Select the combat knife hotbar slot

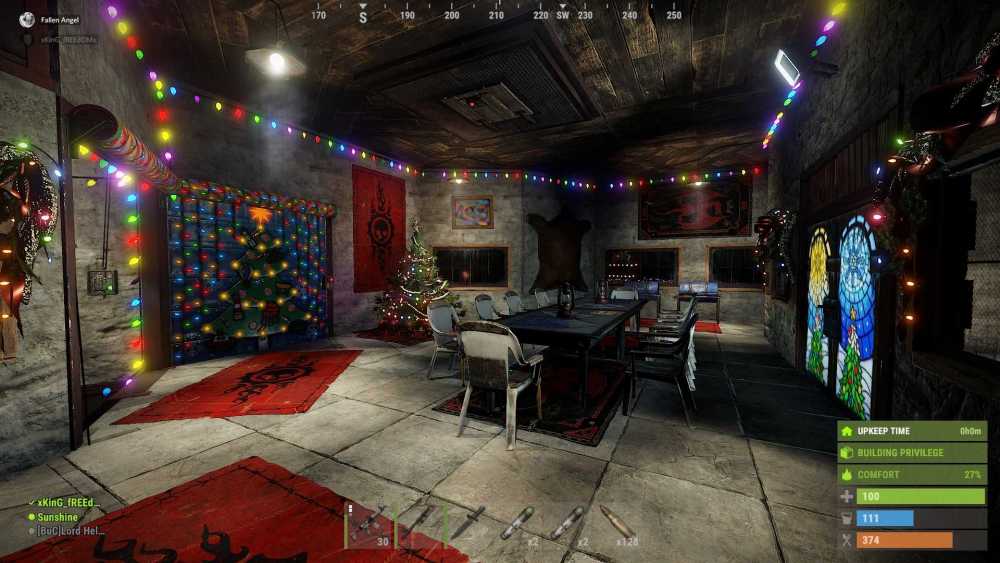(468, 524)
